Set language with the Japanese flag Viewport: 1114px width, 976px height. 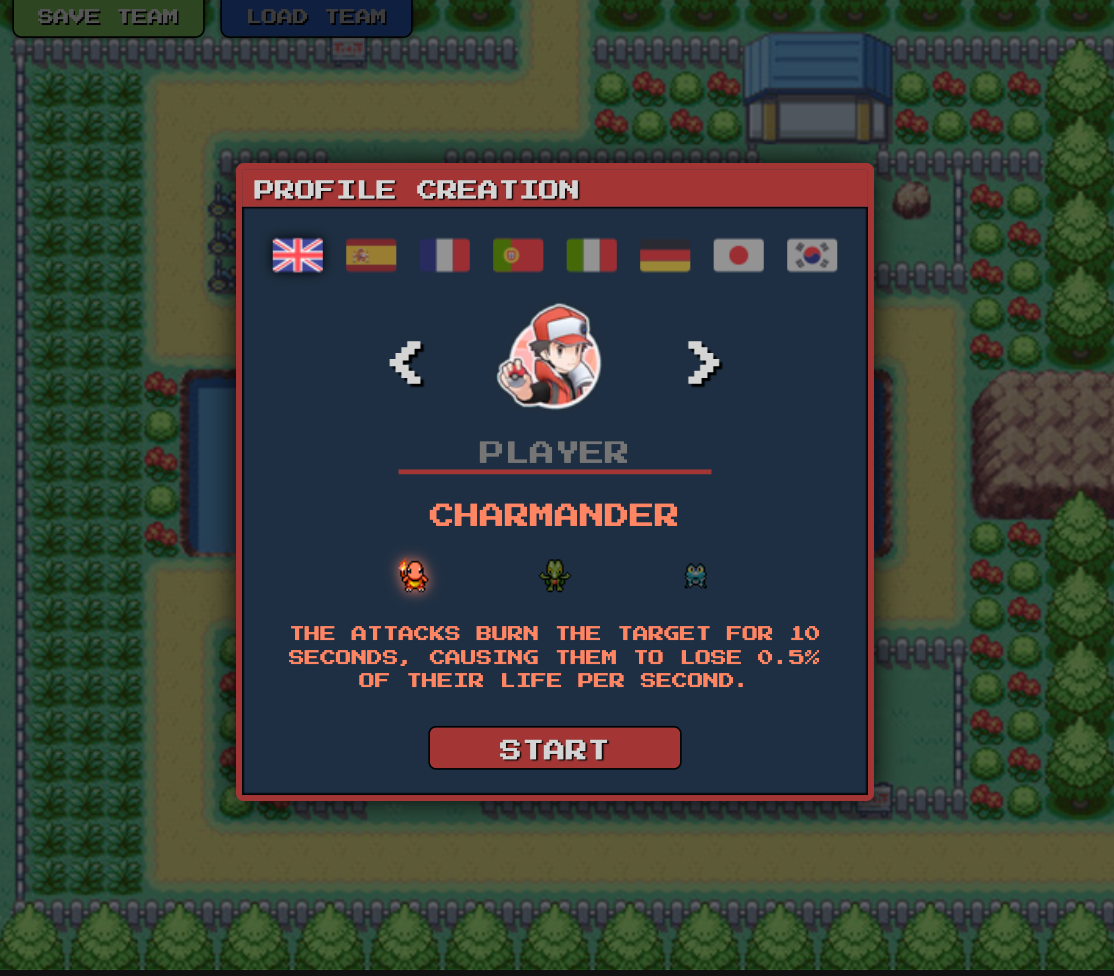[739, 255]
